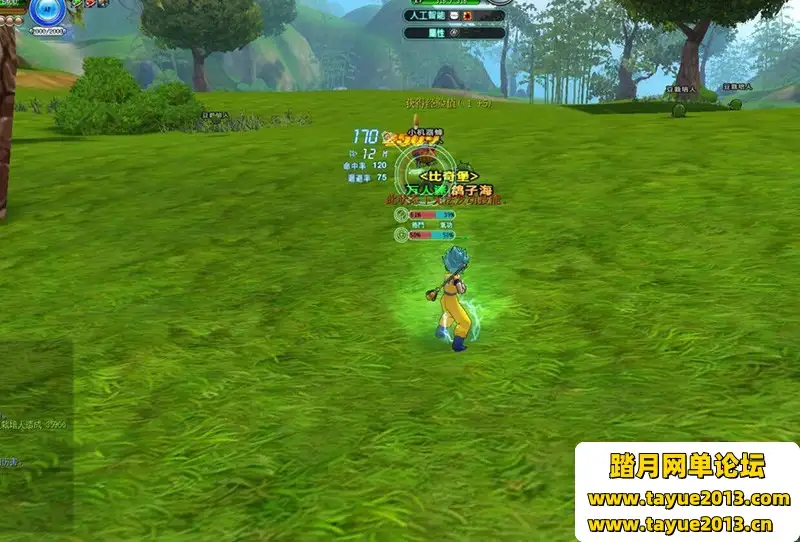Select the red flame icon beside 人工智能

click(x=469, y=16)
